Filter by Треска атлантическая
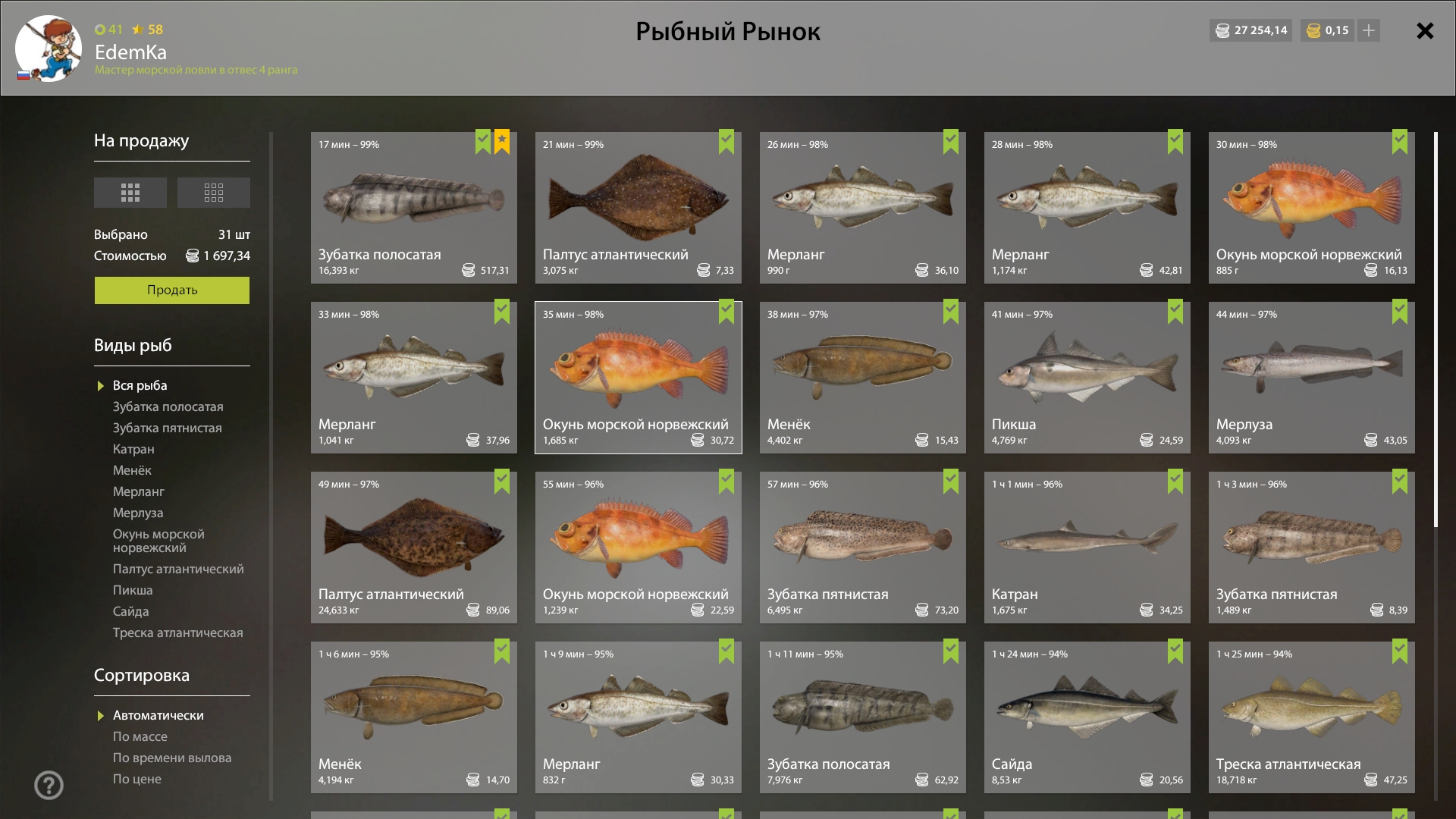 pos(177,632)
